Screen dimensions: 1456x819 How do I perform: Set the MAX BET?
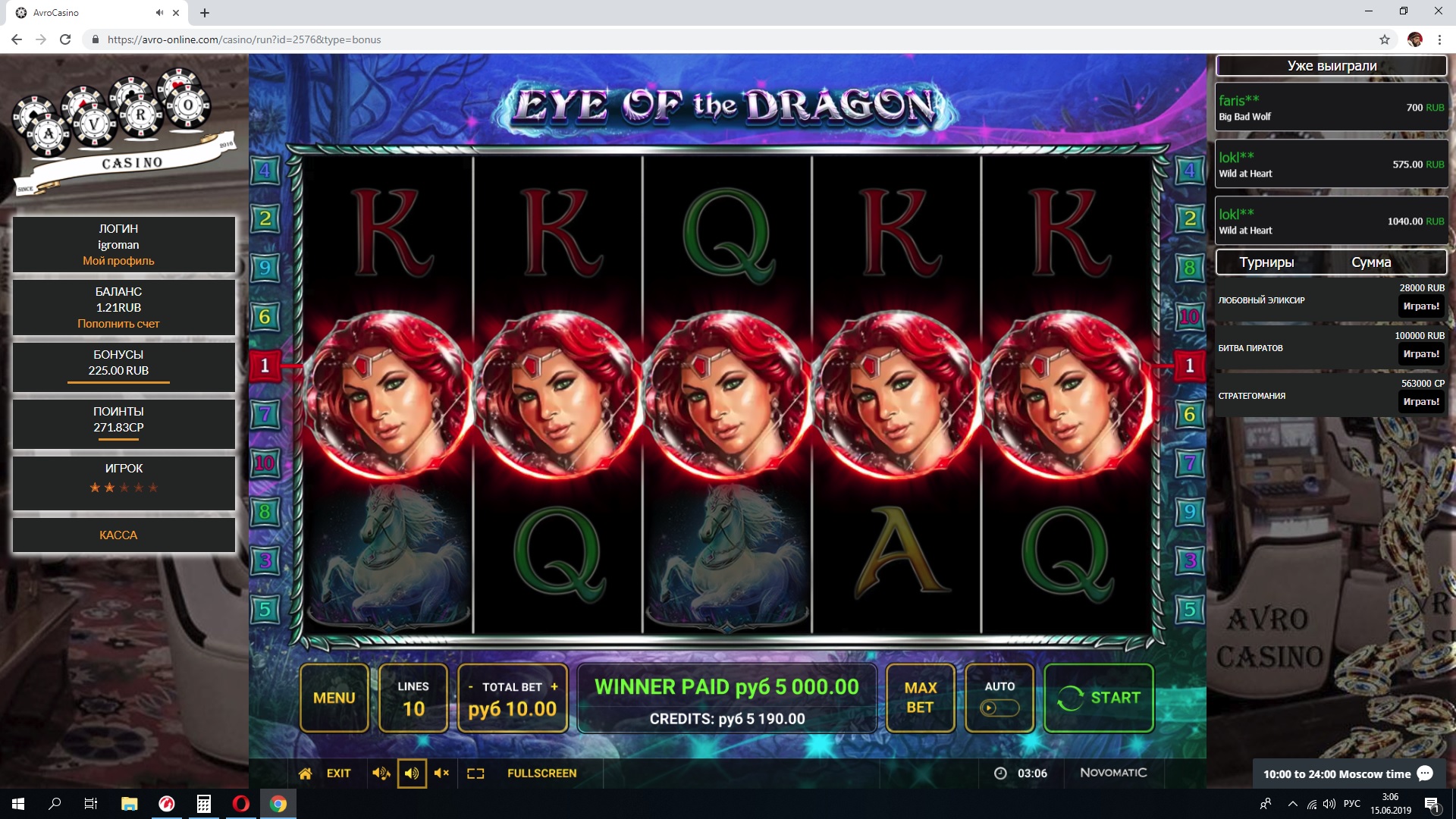click(920, 698)
